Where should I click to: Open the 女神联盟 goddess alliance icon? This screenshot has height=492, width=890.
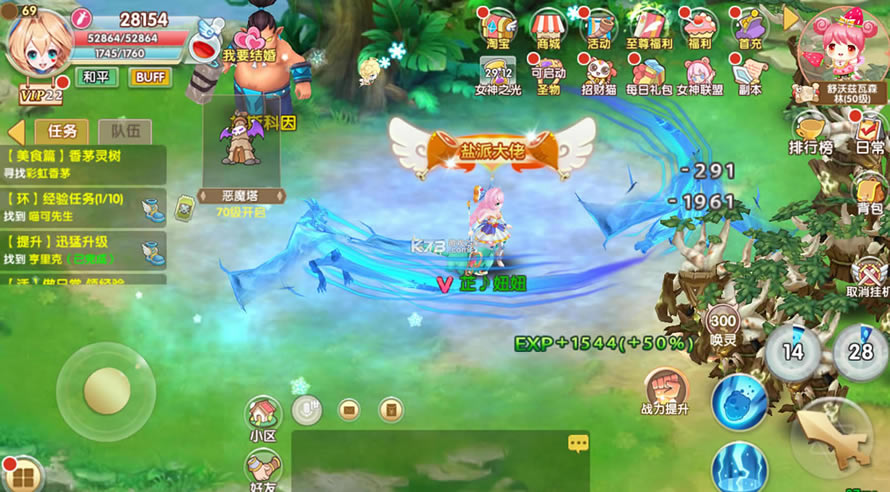point(699,73)
